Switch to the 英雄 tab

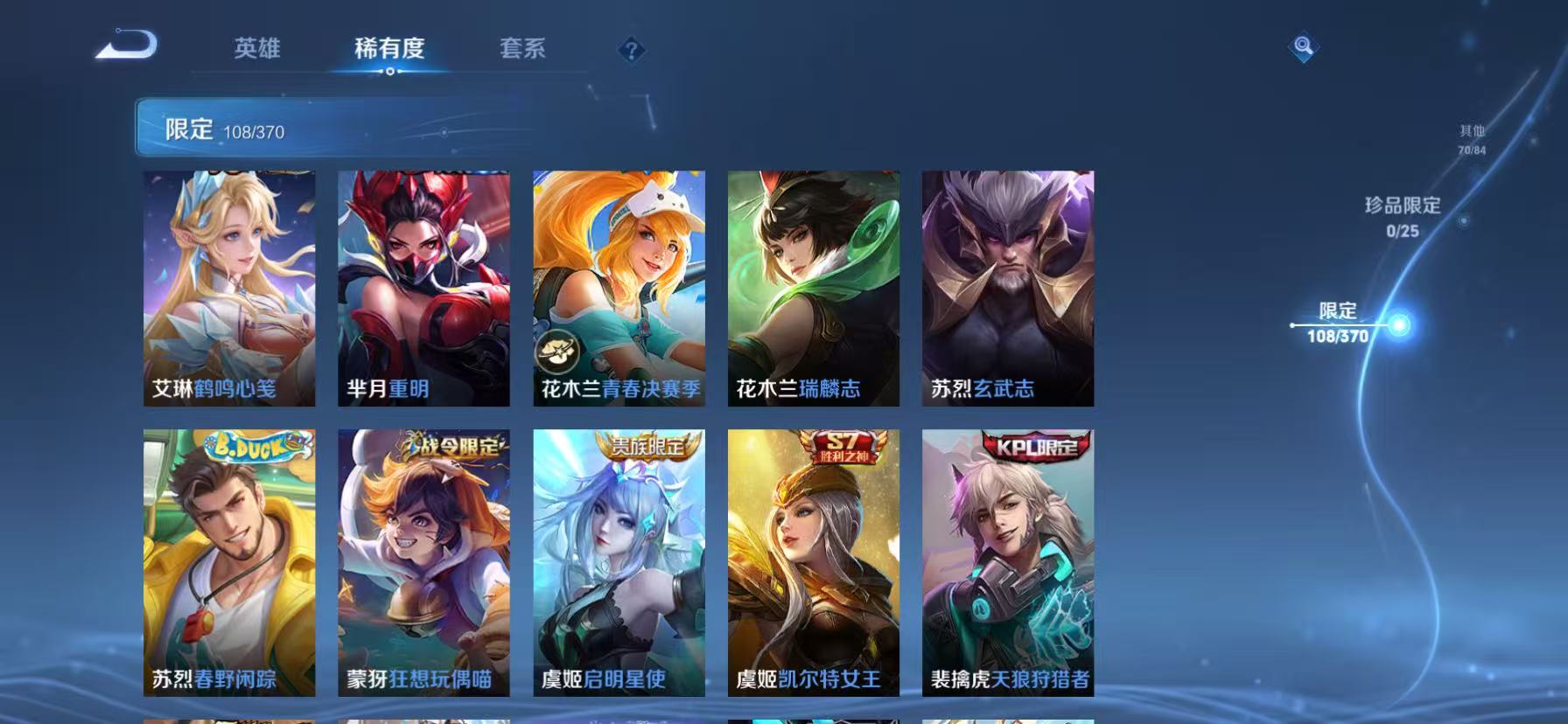point(257,50)
